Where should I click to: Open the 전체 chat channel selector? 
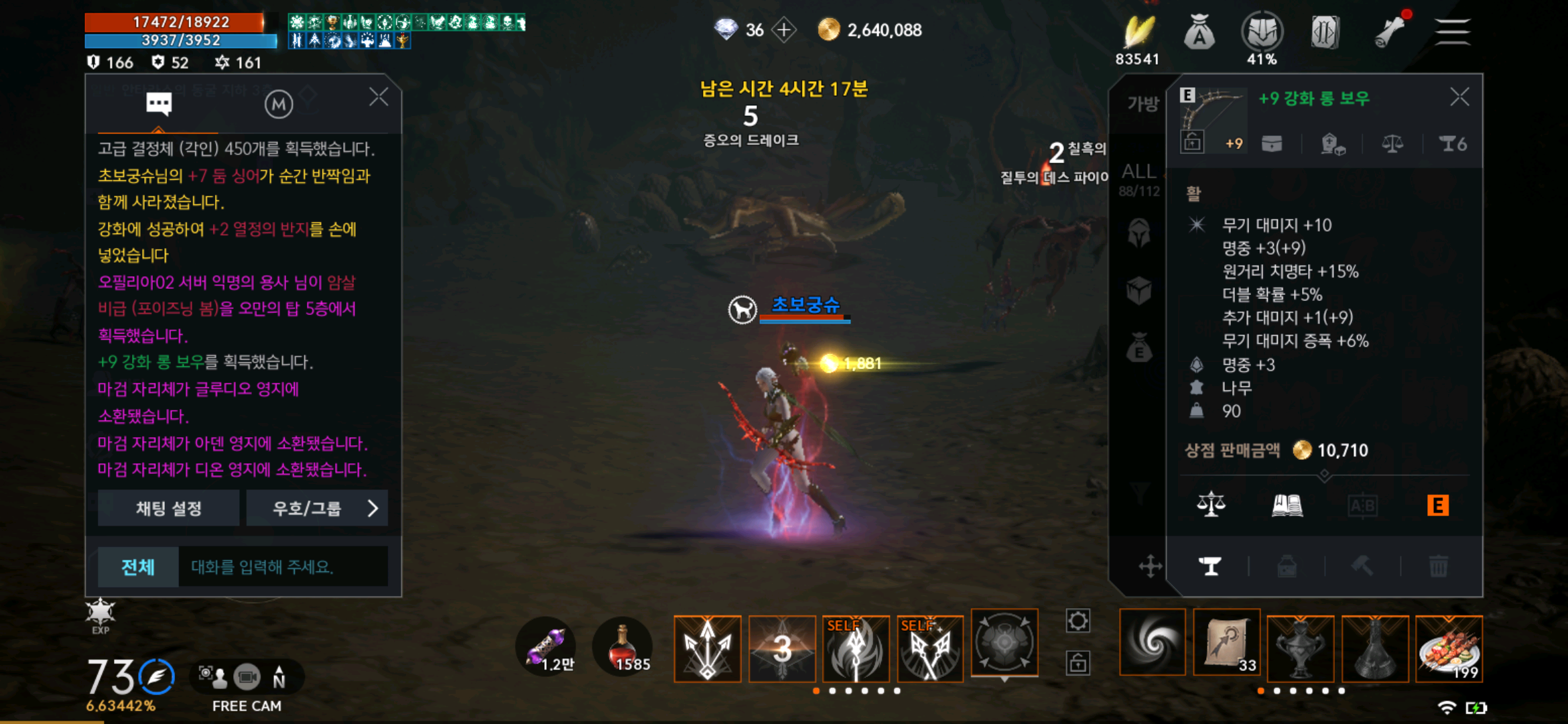137,566
